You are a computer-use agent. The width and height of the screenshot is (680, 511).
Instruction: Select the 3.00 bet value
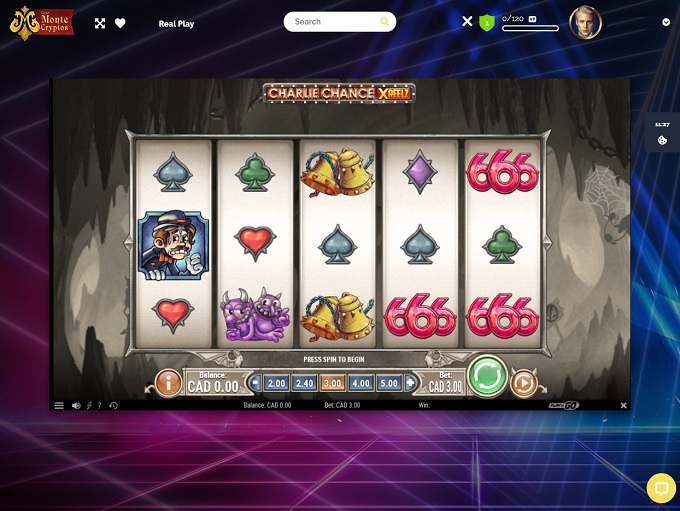[x=333, y=383]
